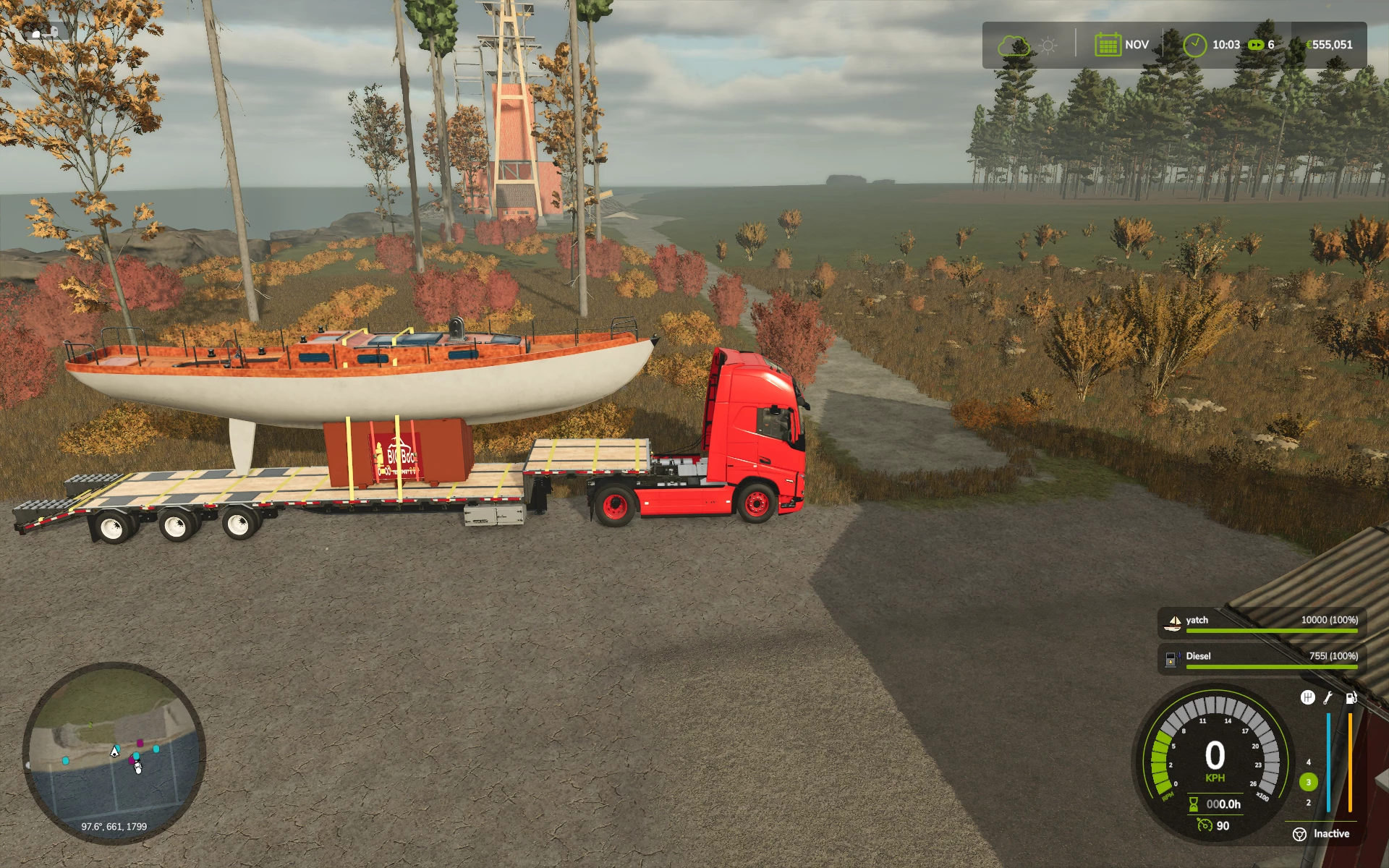Image resolution: width=1389 pixels, height=868 pixels.
Task: Select the highlighted gear 3 indicator
Action: coord(1308,782)
